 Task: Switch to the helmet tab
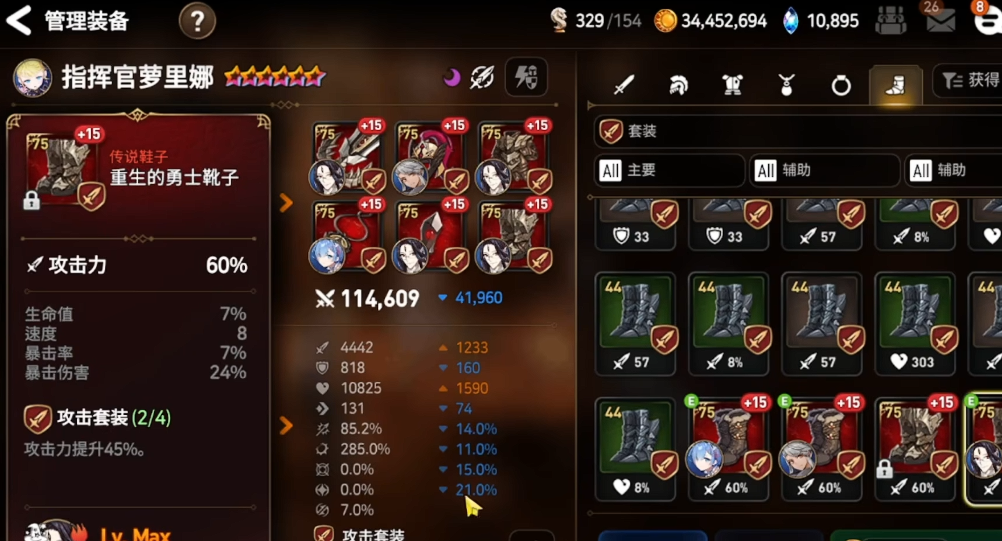[x=678, y=85]
